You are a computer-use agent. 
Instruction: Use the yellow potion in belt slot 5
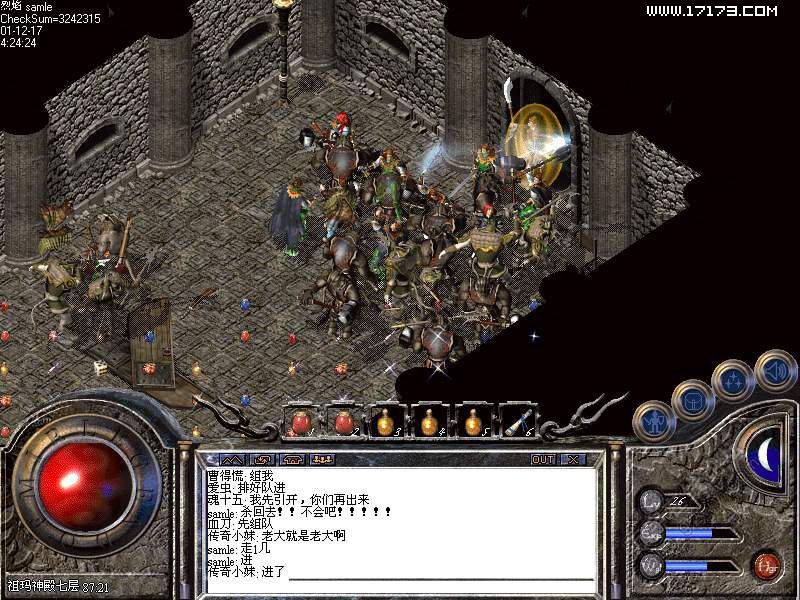pos(473,422)
